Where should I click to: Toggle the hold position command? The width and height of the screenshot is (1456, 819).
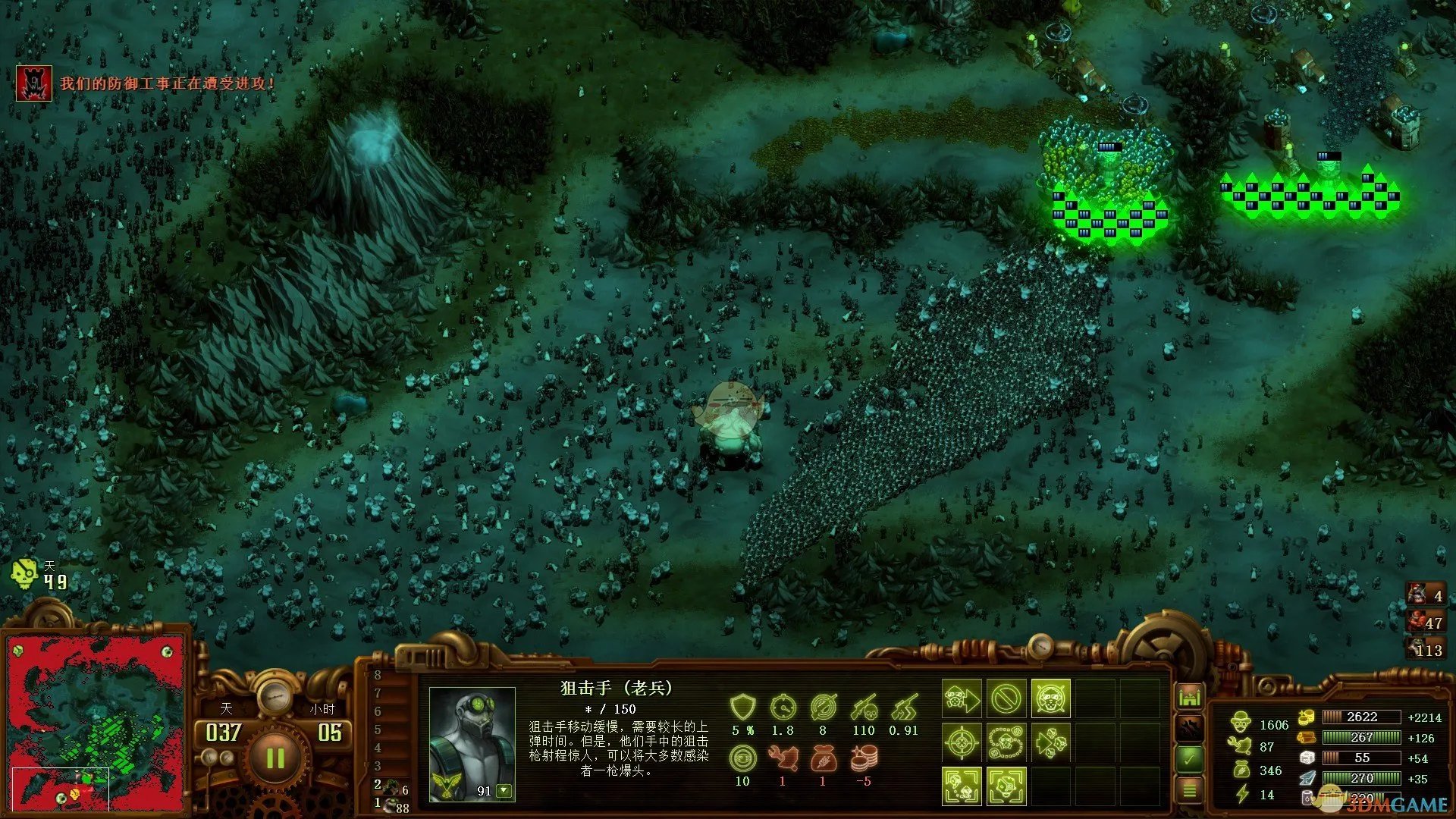tap(1050, 698)
